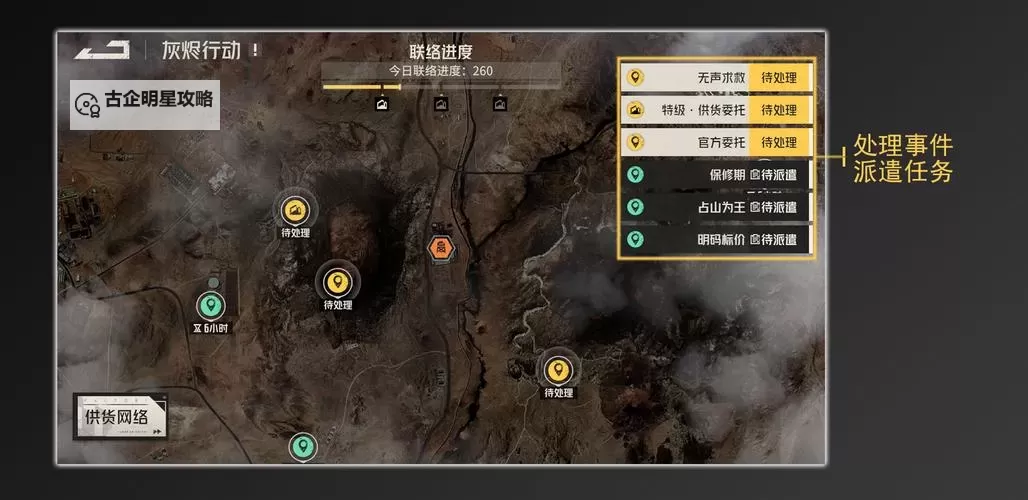Click the yellow supply crate map marker

[295, 210]
